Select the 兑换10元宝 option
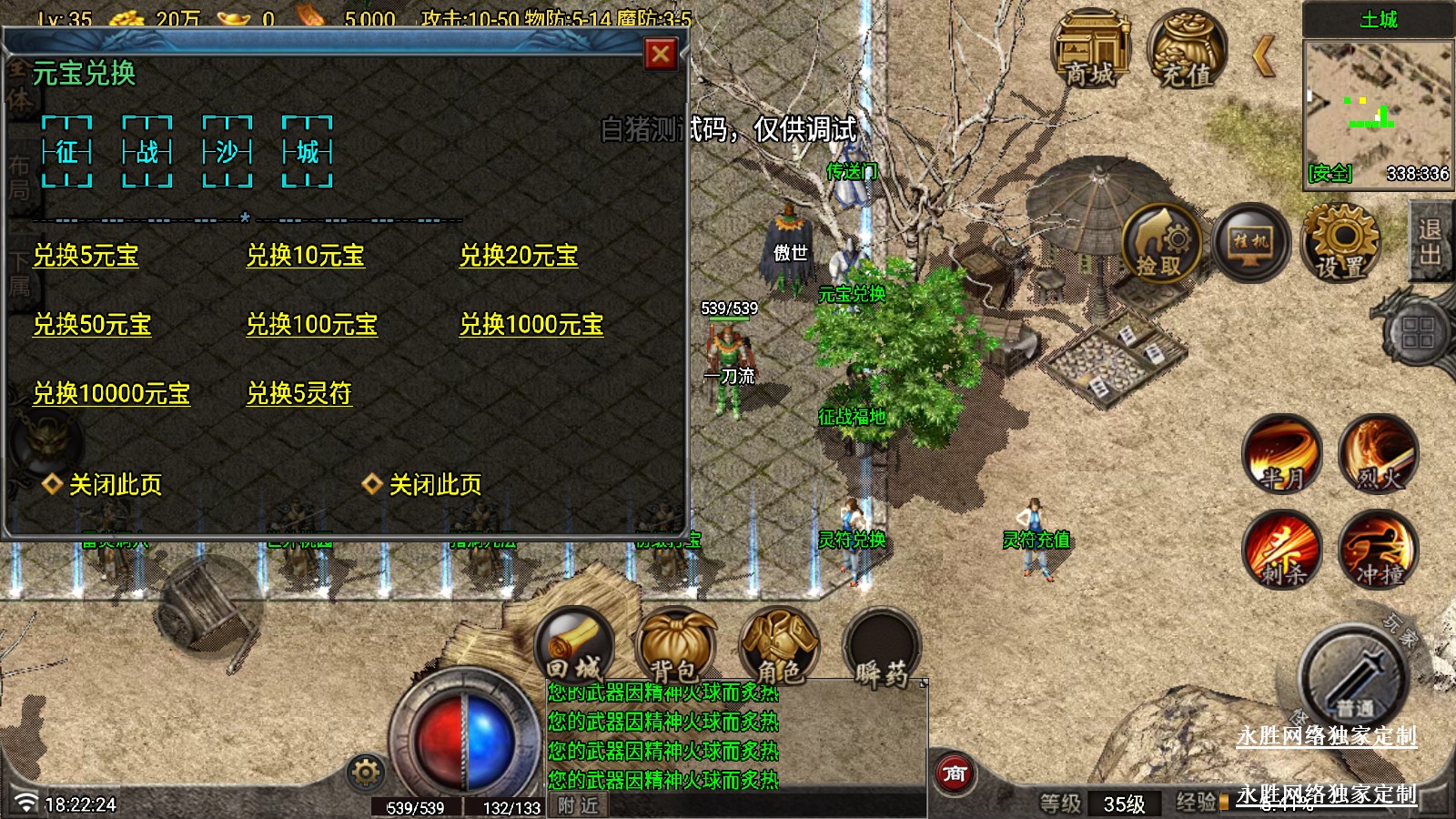Screen dimensions: 1456x819 306,256
